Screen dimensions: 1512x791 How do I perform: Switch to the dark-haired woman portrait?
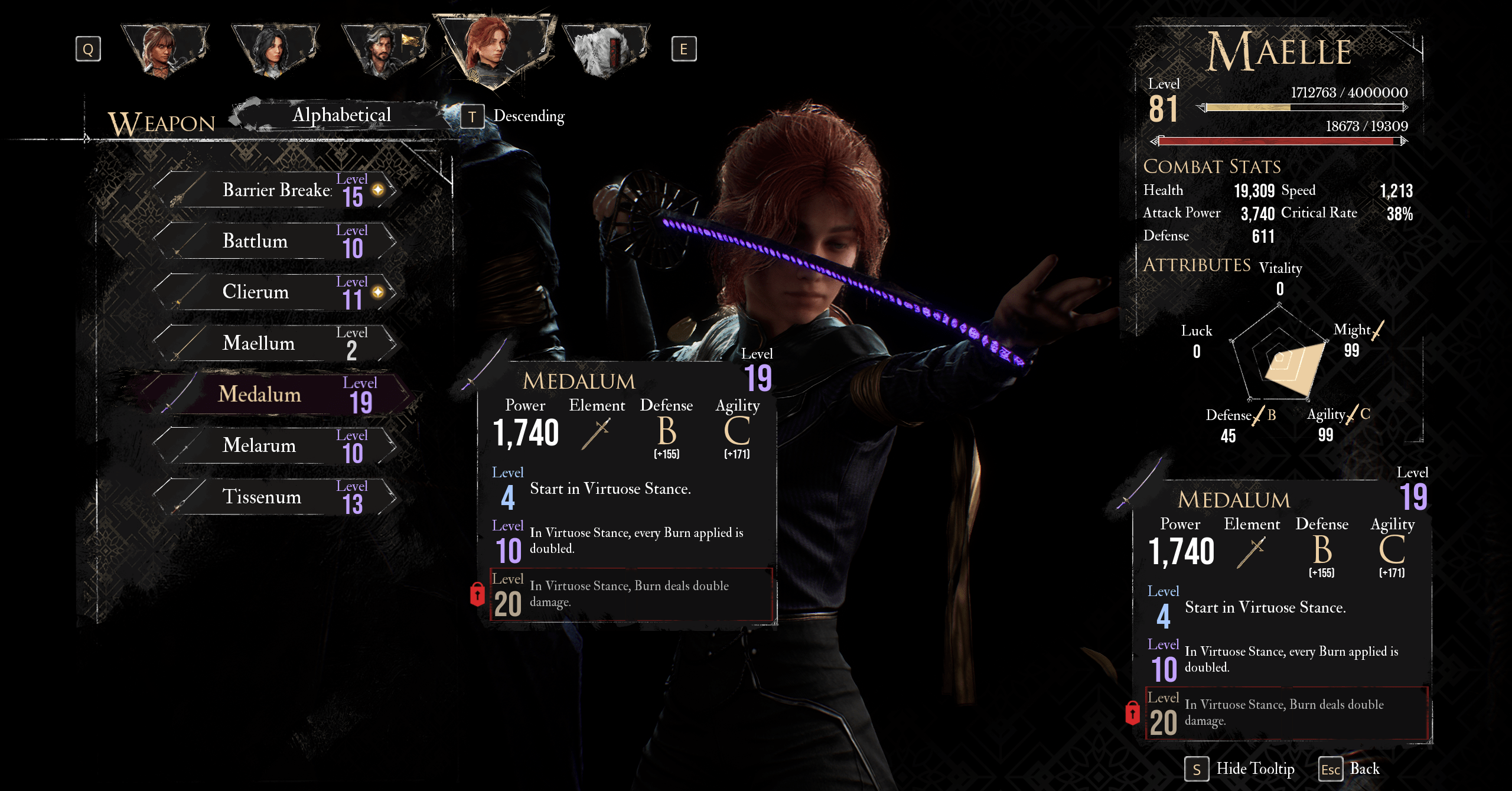click(x=274, y=50)
